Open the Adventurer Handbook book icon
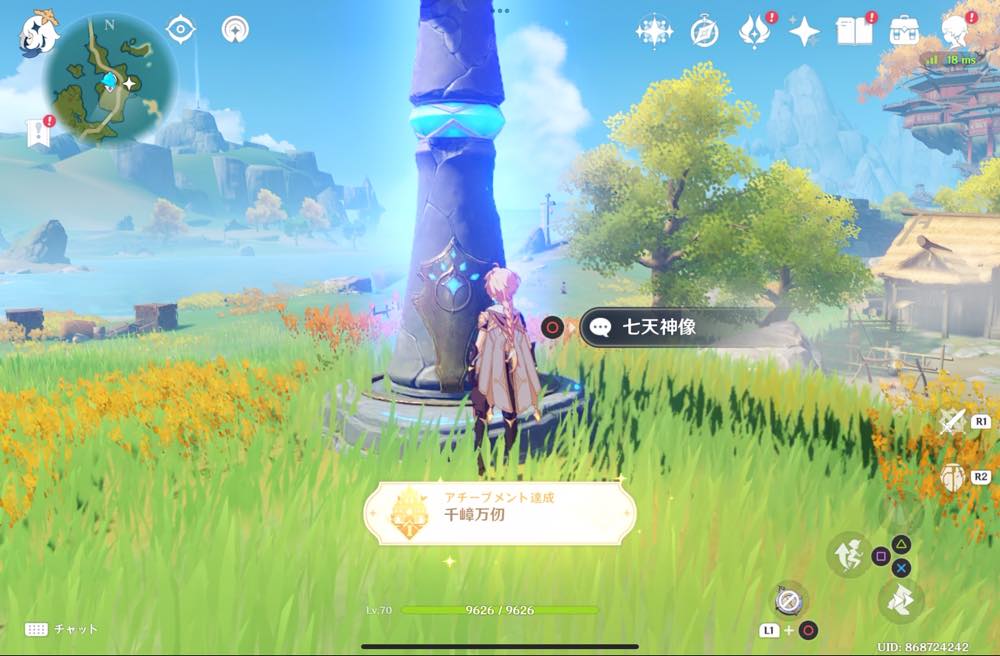The height and width of the screenshot is (656, 1000). tap(855, 32)
